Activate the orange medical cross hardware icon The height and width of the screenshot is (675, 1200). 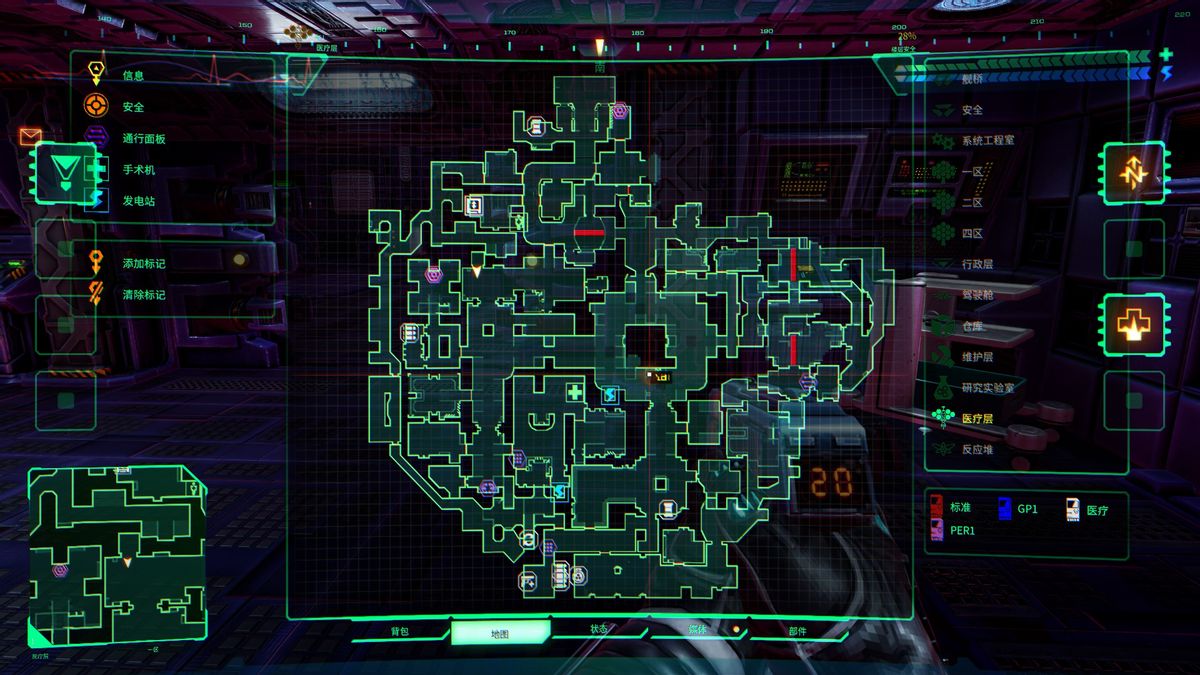tap(1134, 325)
